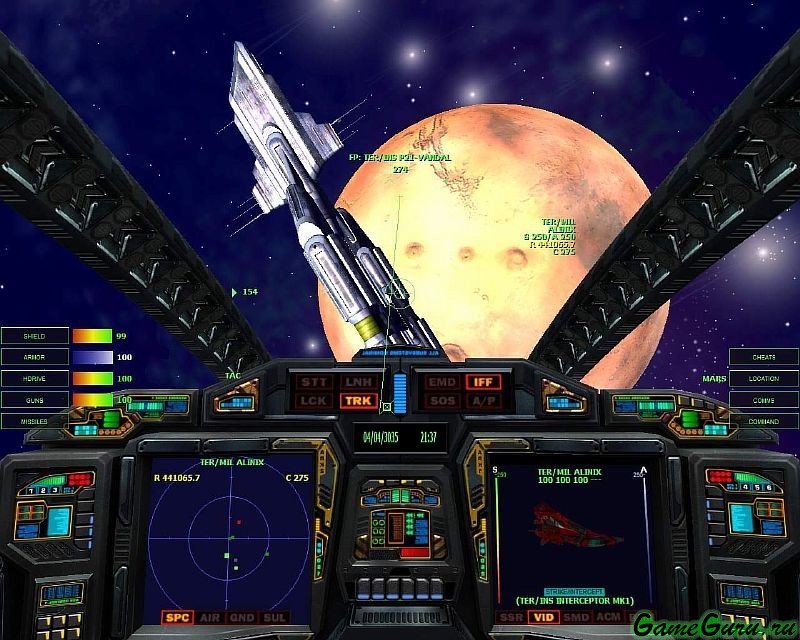Screen dimensions: 800x640
Task: Toggle the TRK tracking button
Action: coord(356,401)
